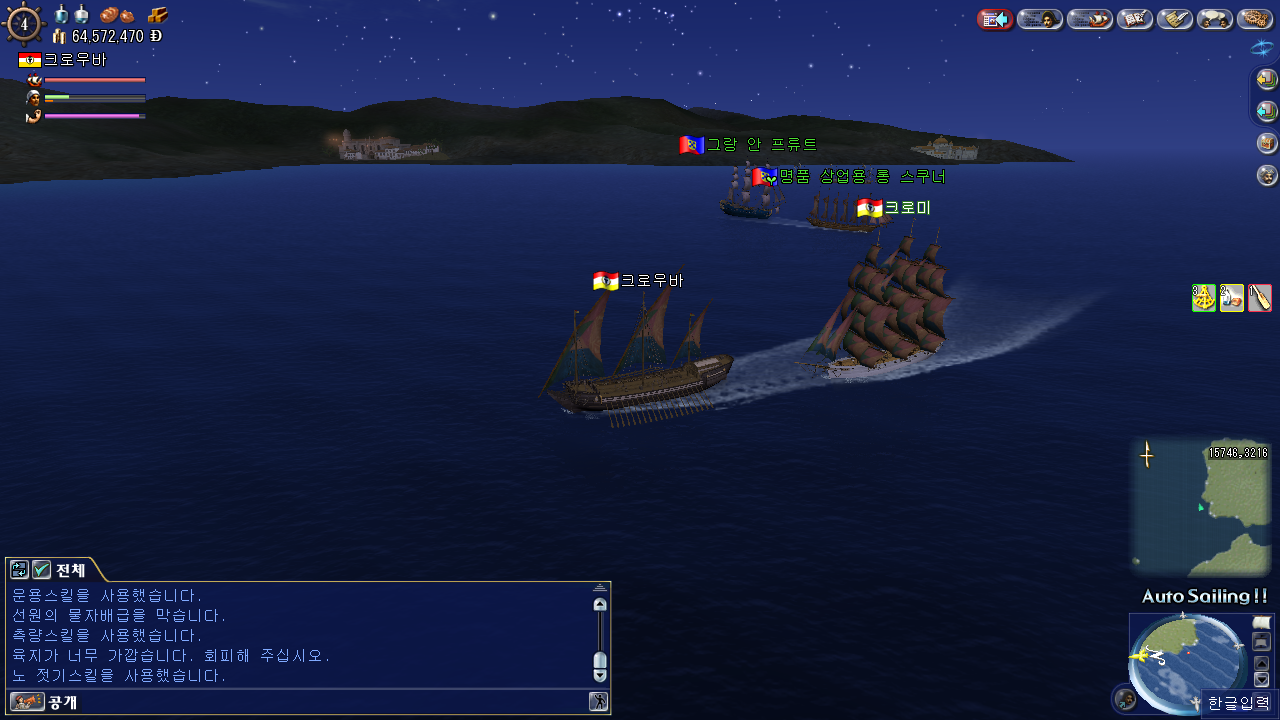Open the ship information menu
The height and width of the screenshot is (720, 1280).
[x=1090, y=19]
